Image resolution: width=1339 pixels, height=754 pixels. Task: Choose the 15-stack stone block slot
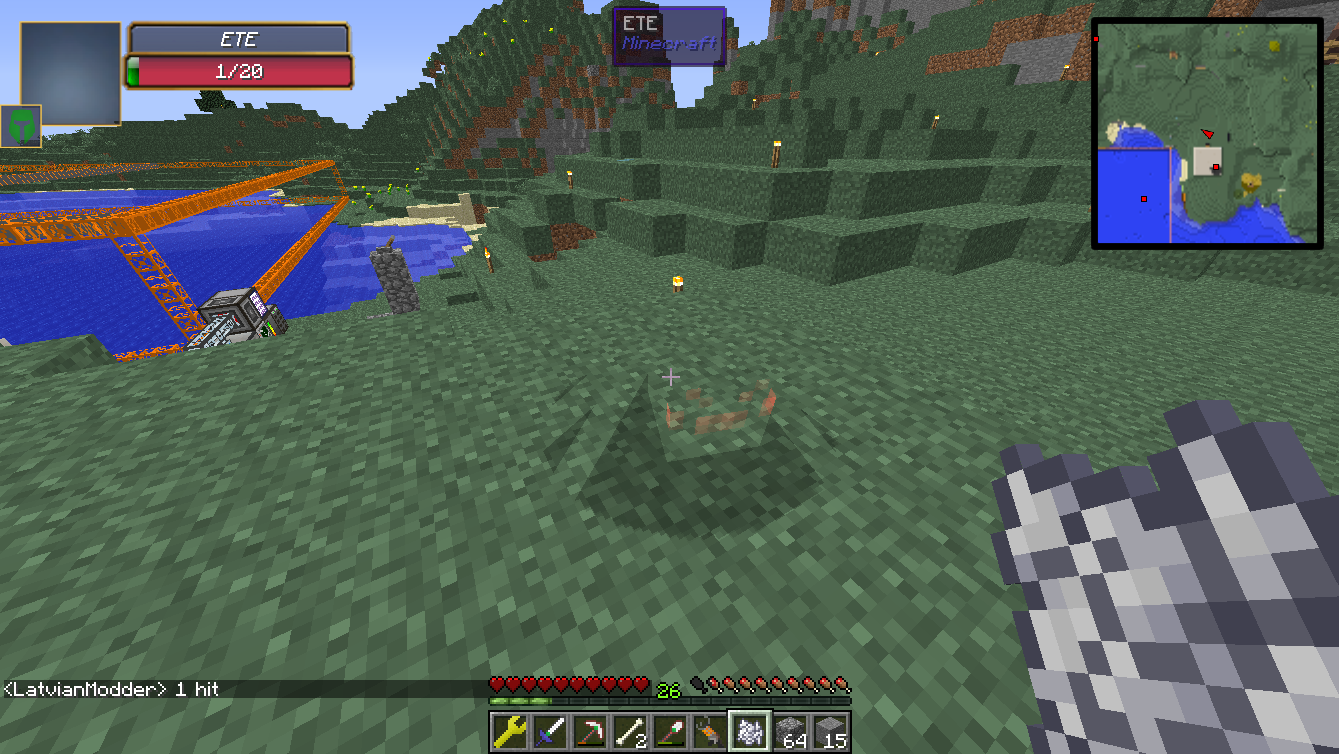click(830, 731)
